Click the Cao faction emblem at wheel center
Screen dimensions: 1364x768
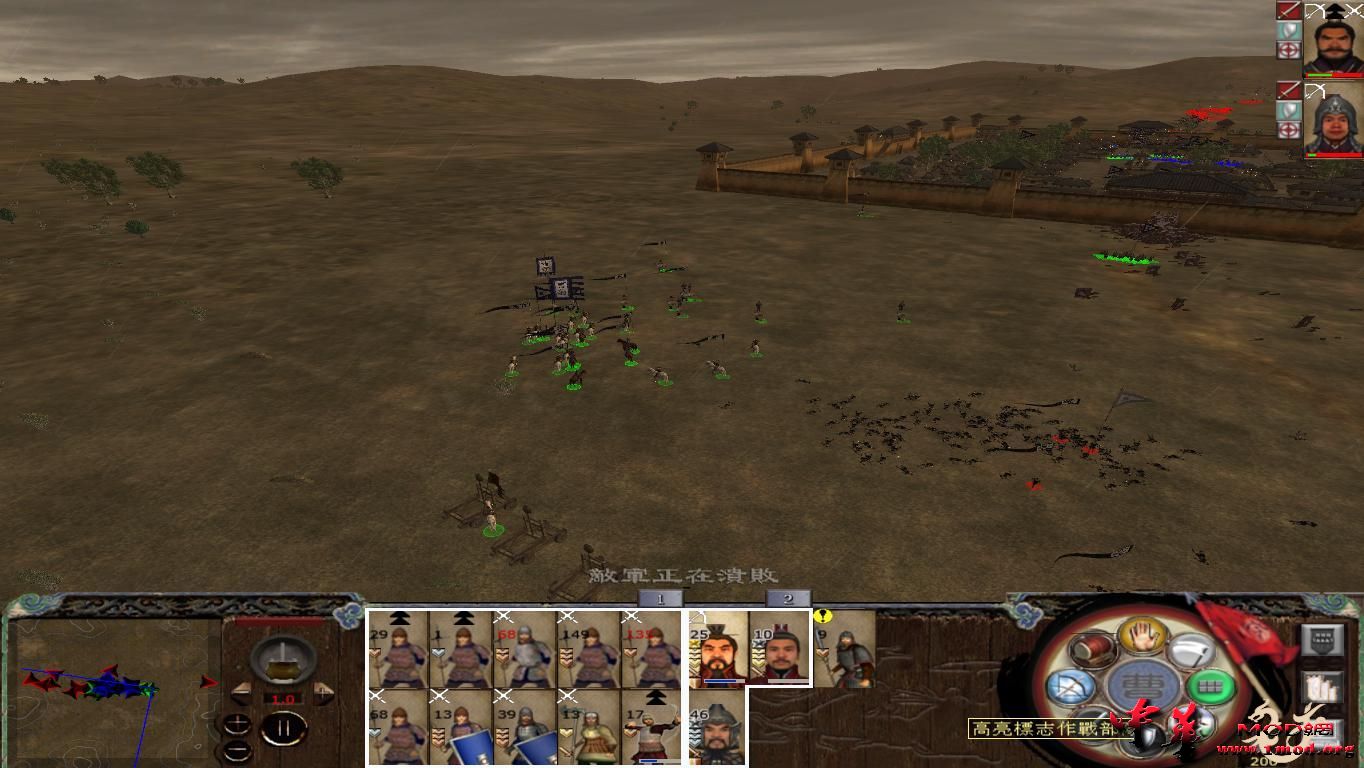coord(1141,683)
